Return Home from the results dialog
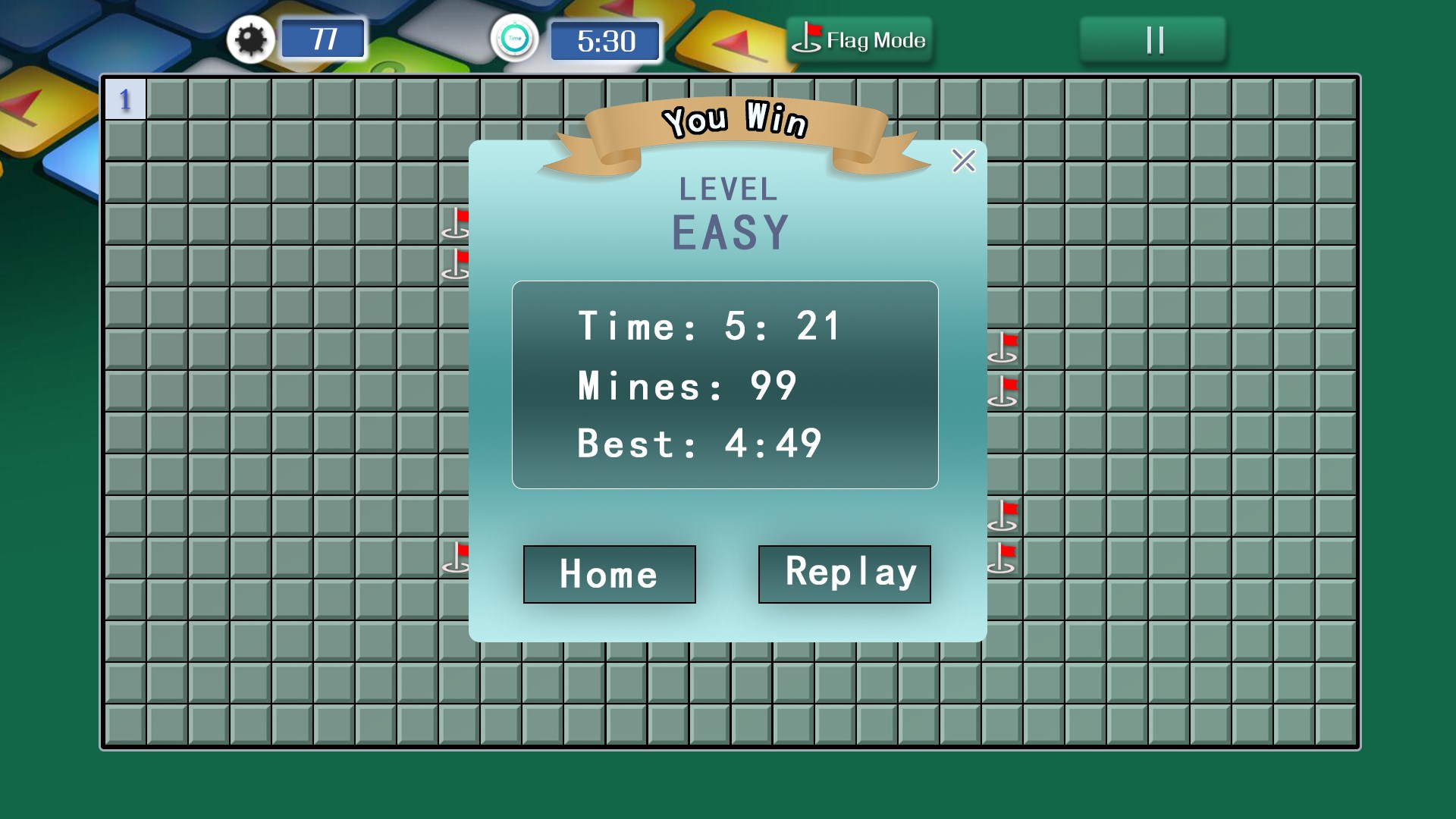 tap(608, 574)
